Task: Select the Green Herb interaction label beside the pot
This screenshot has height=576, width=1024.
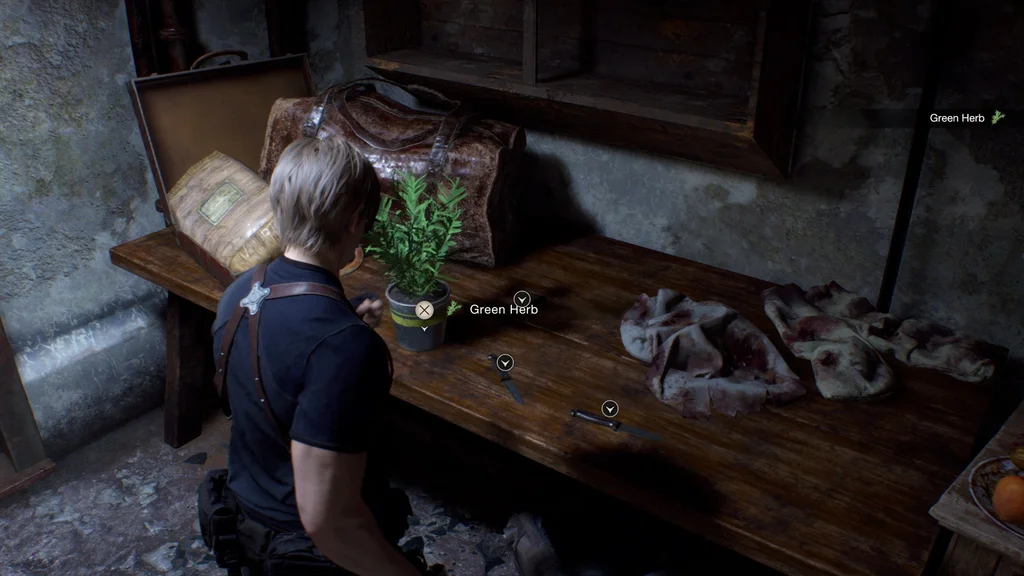Action: tap(503, 310)
